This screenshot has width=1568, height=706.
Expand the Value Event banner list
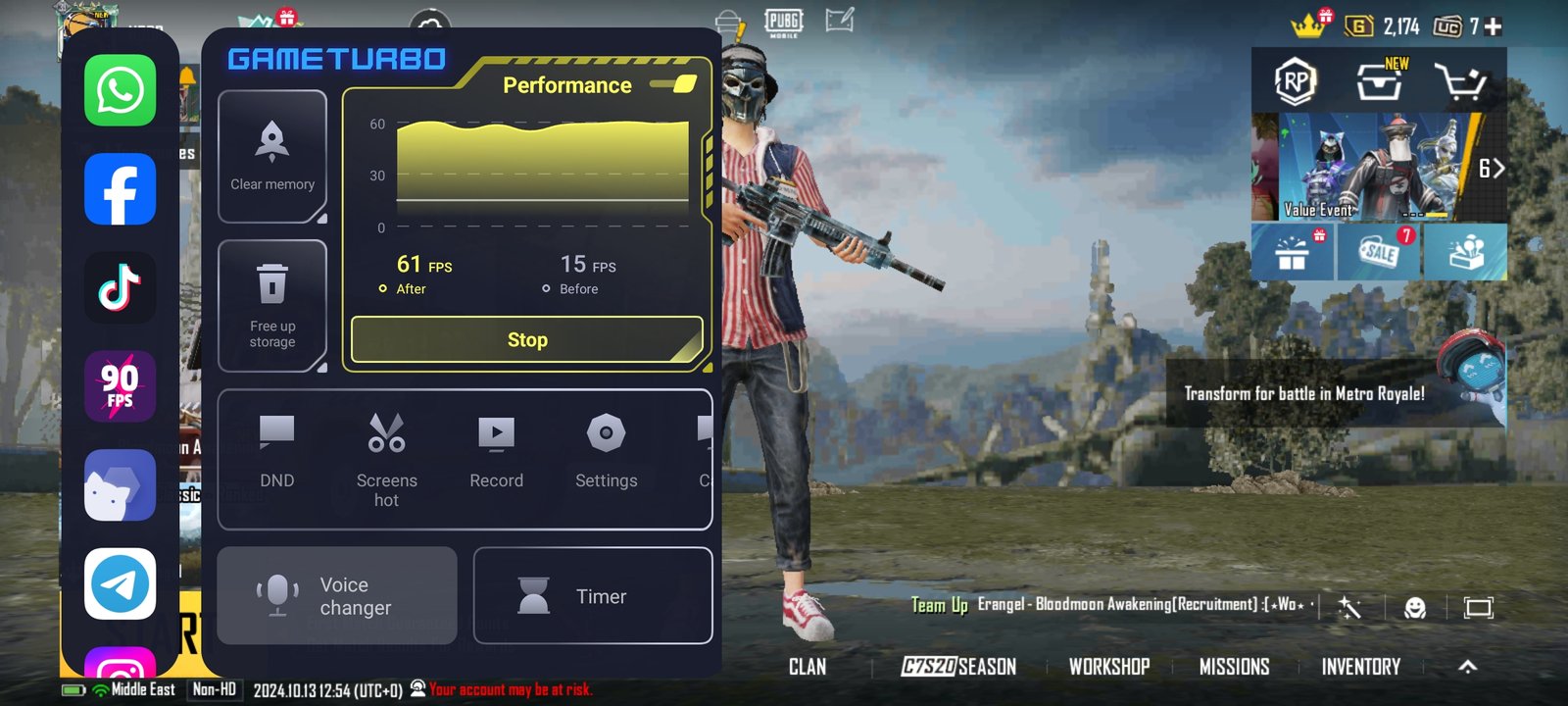[1494, 168]
